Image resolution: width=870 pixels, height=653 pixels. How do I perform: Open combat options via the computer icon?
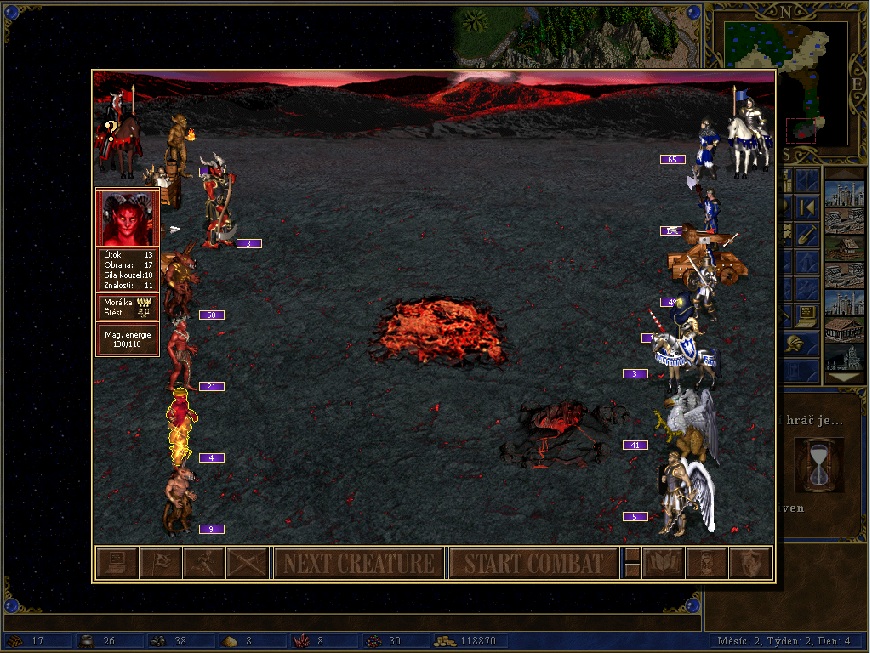(x=116, y=563)
